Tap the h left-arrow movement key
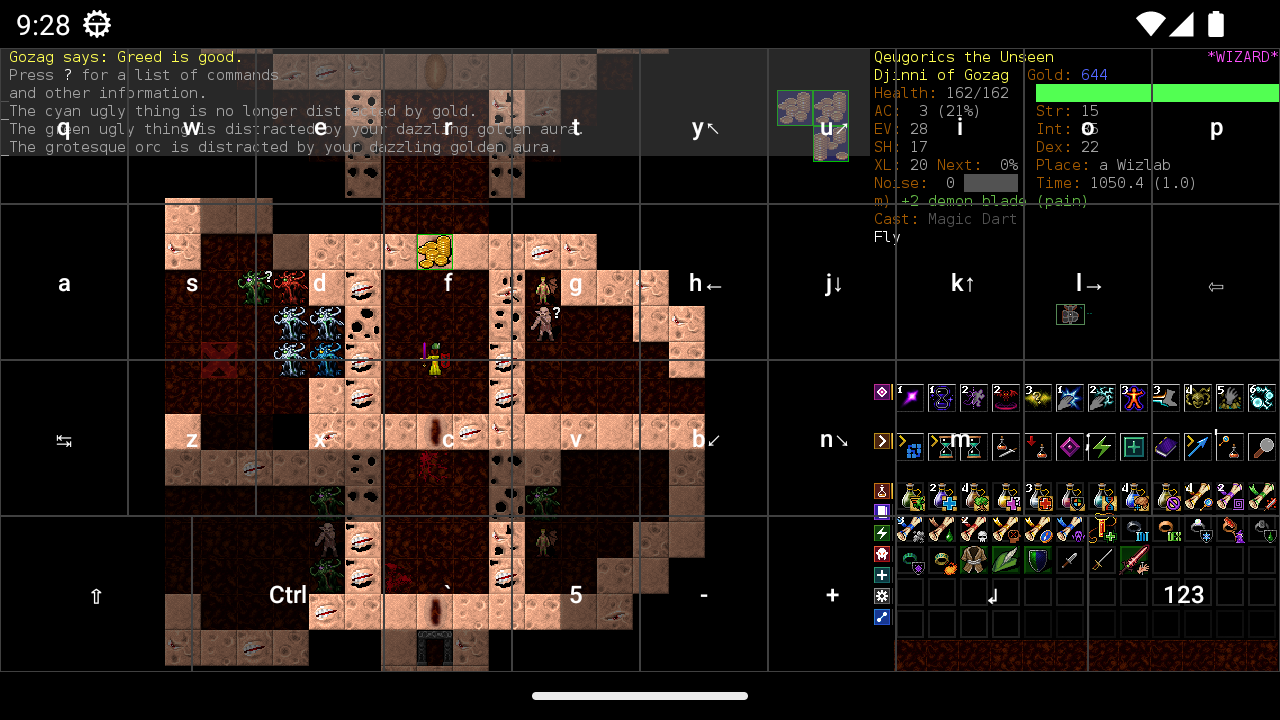 (704, 284)
